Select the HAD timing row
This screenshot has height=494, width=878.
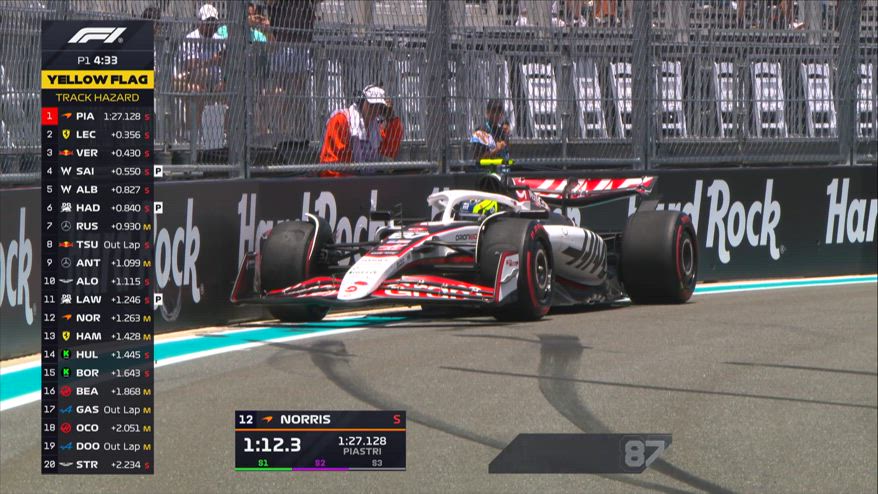pyautogui.click(x=97, y=208)
